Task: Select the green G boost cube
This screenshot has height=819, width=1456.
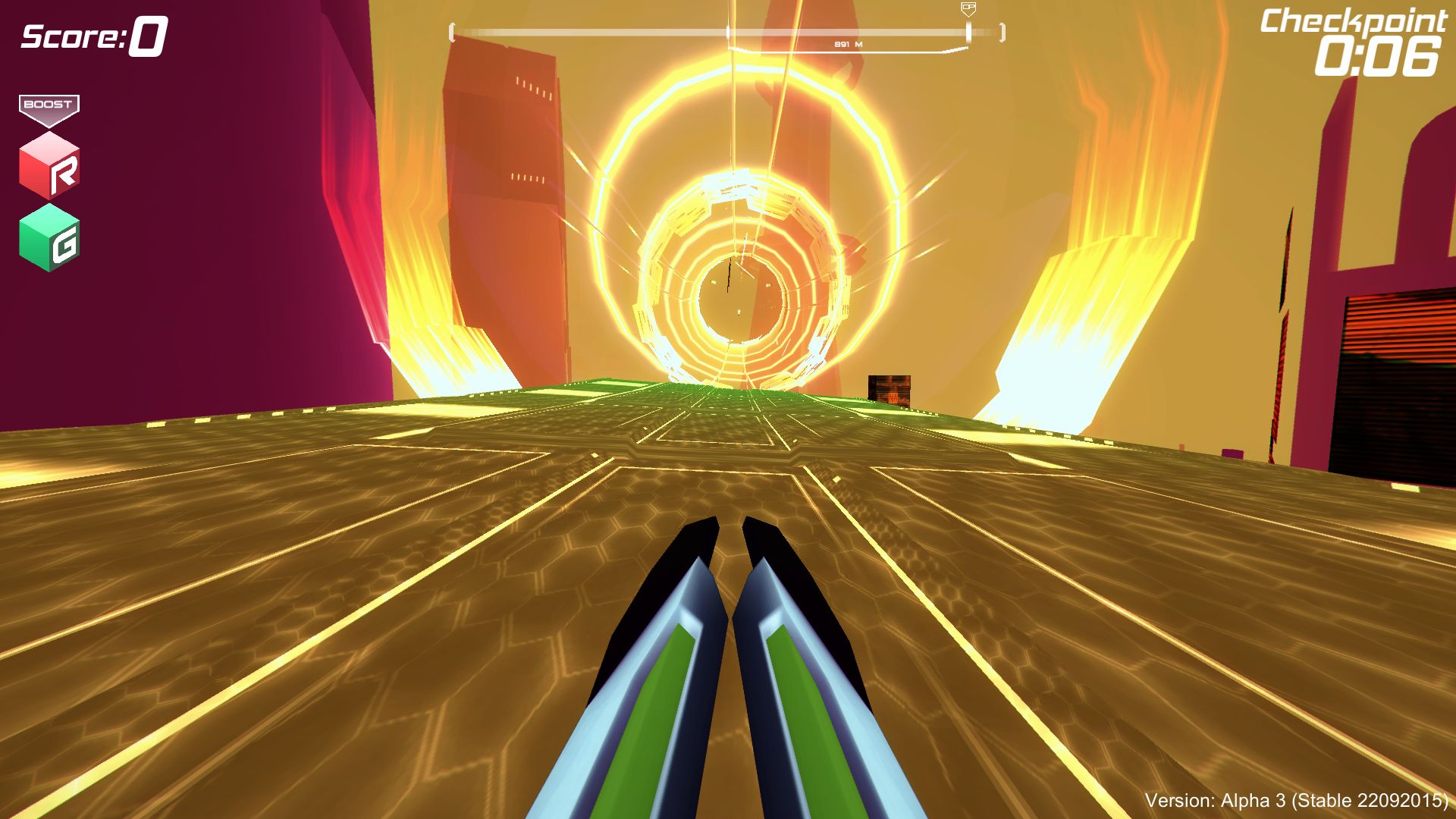Action: (x=49, y=237)
